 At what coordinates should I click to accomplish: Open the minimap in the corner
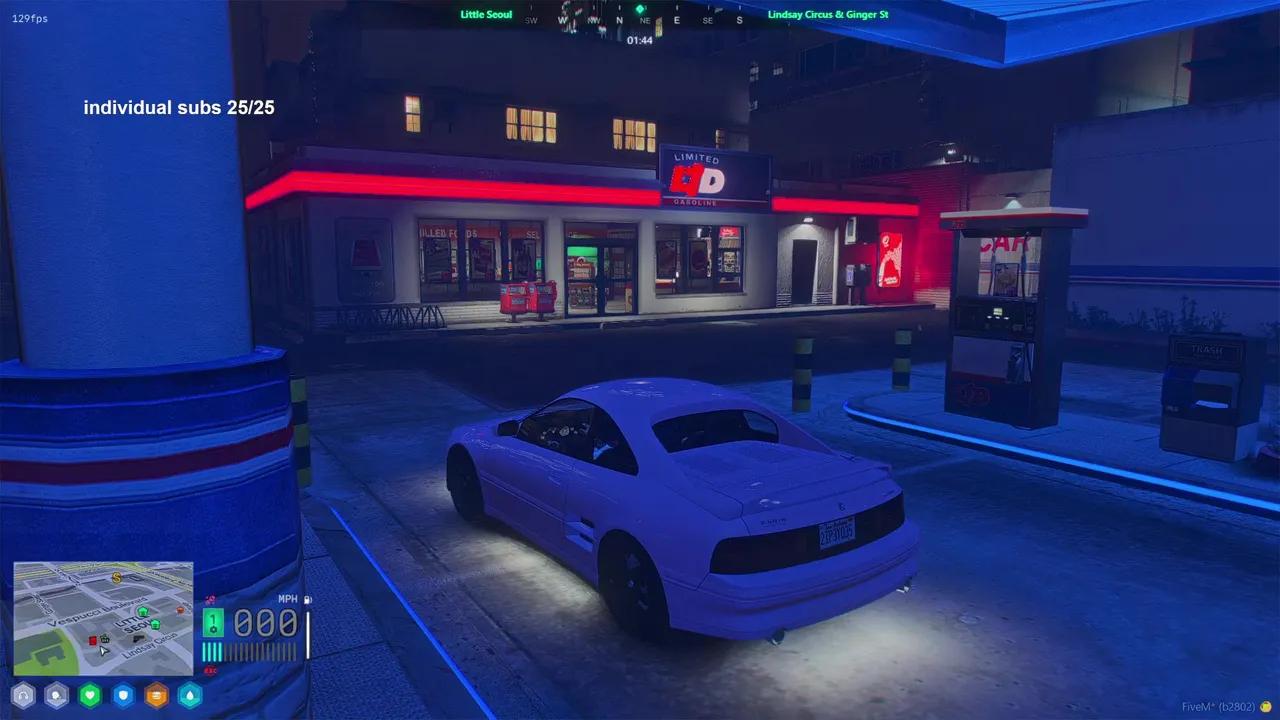(103, 617)
